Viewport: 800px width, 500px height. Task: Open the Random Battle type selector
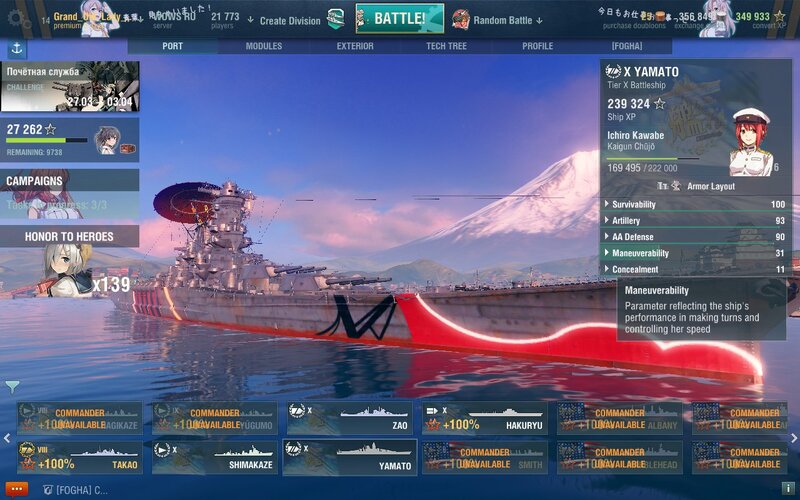(498, 20)
